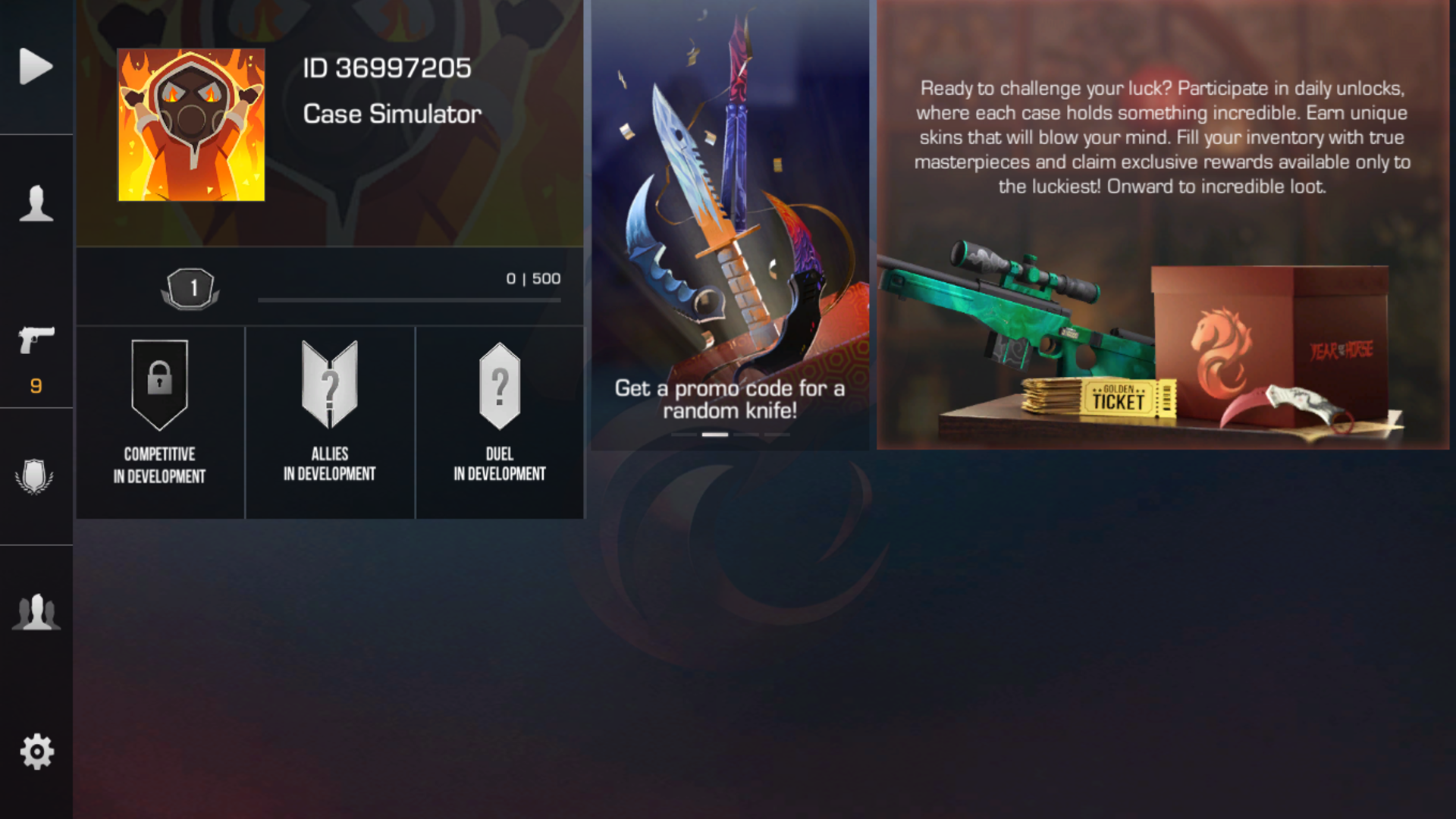
Task: Click the 0 of 500 progress bar
Action: [409, 299]
